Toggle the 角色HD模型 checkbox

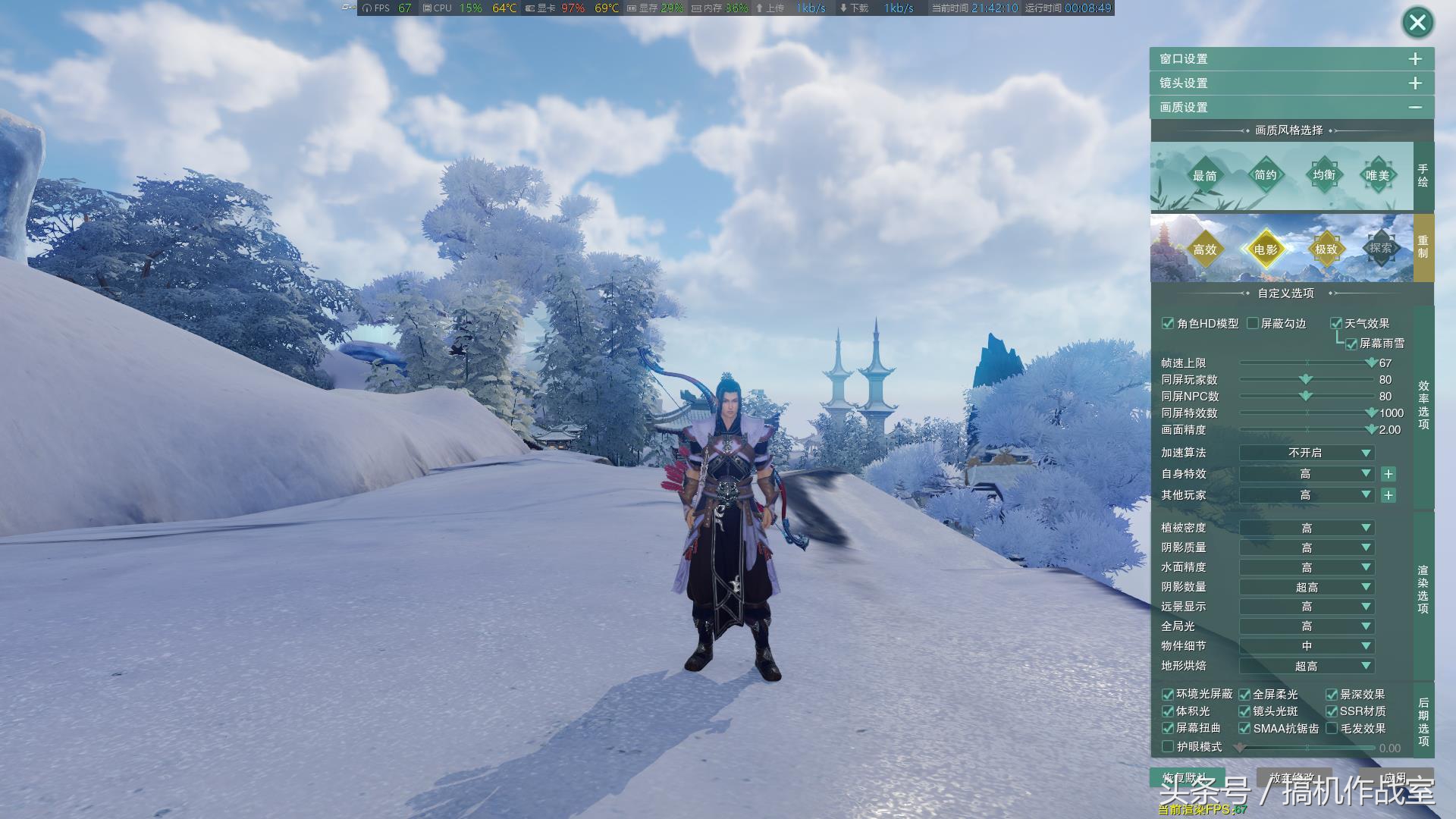(x=1168, y=324)
